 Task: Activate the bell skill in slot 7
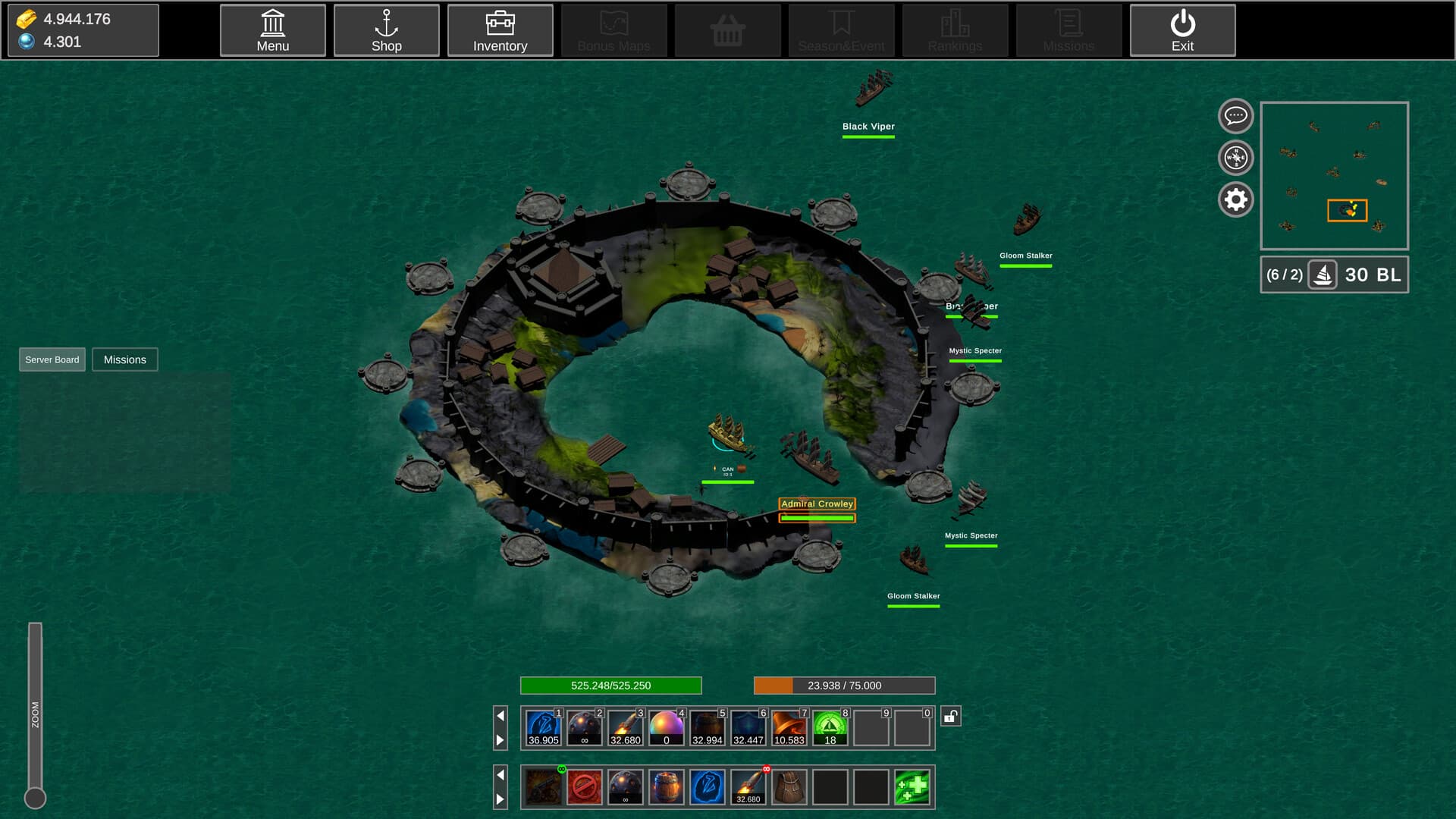789,726
